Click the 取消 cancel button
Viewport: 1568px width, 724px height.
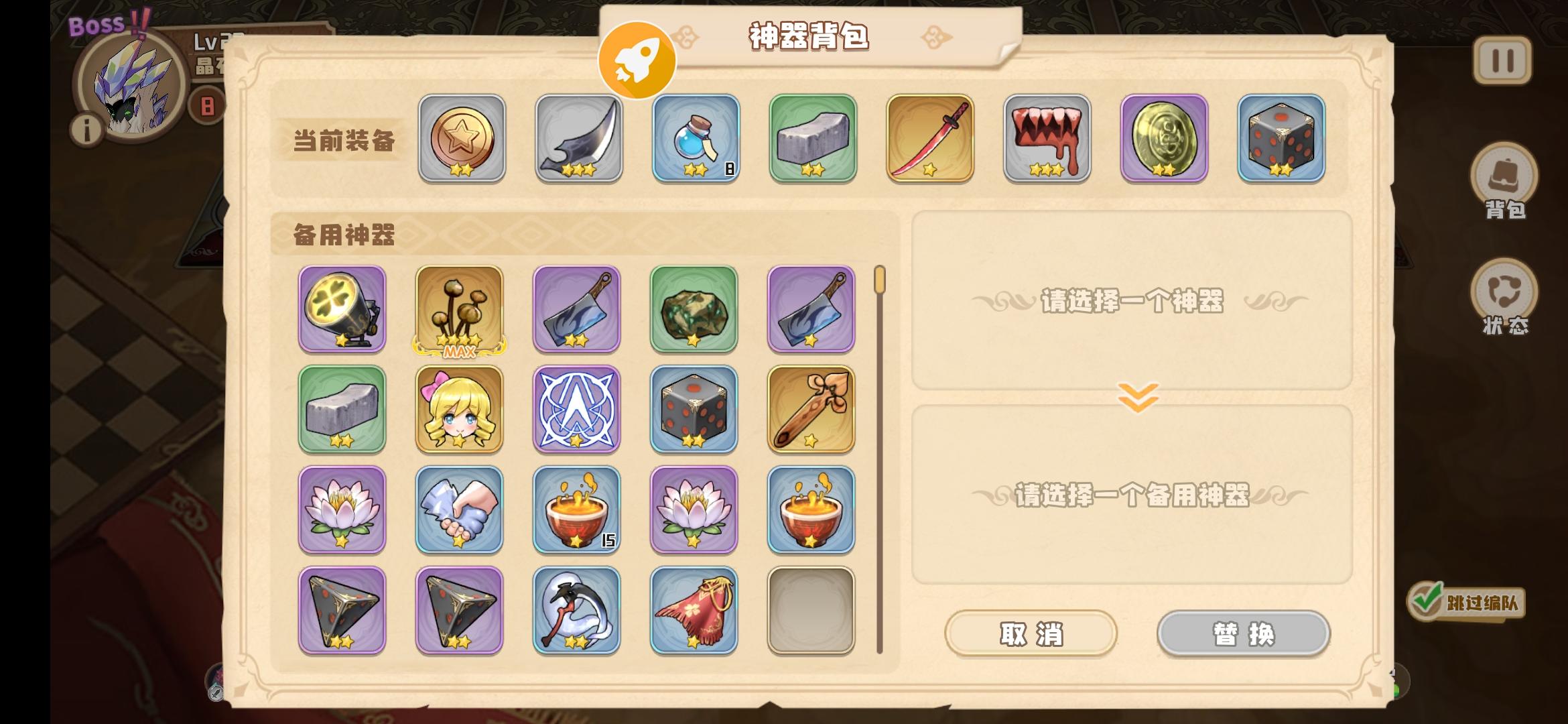tap(1031, 632)
